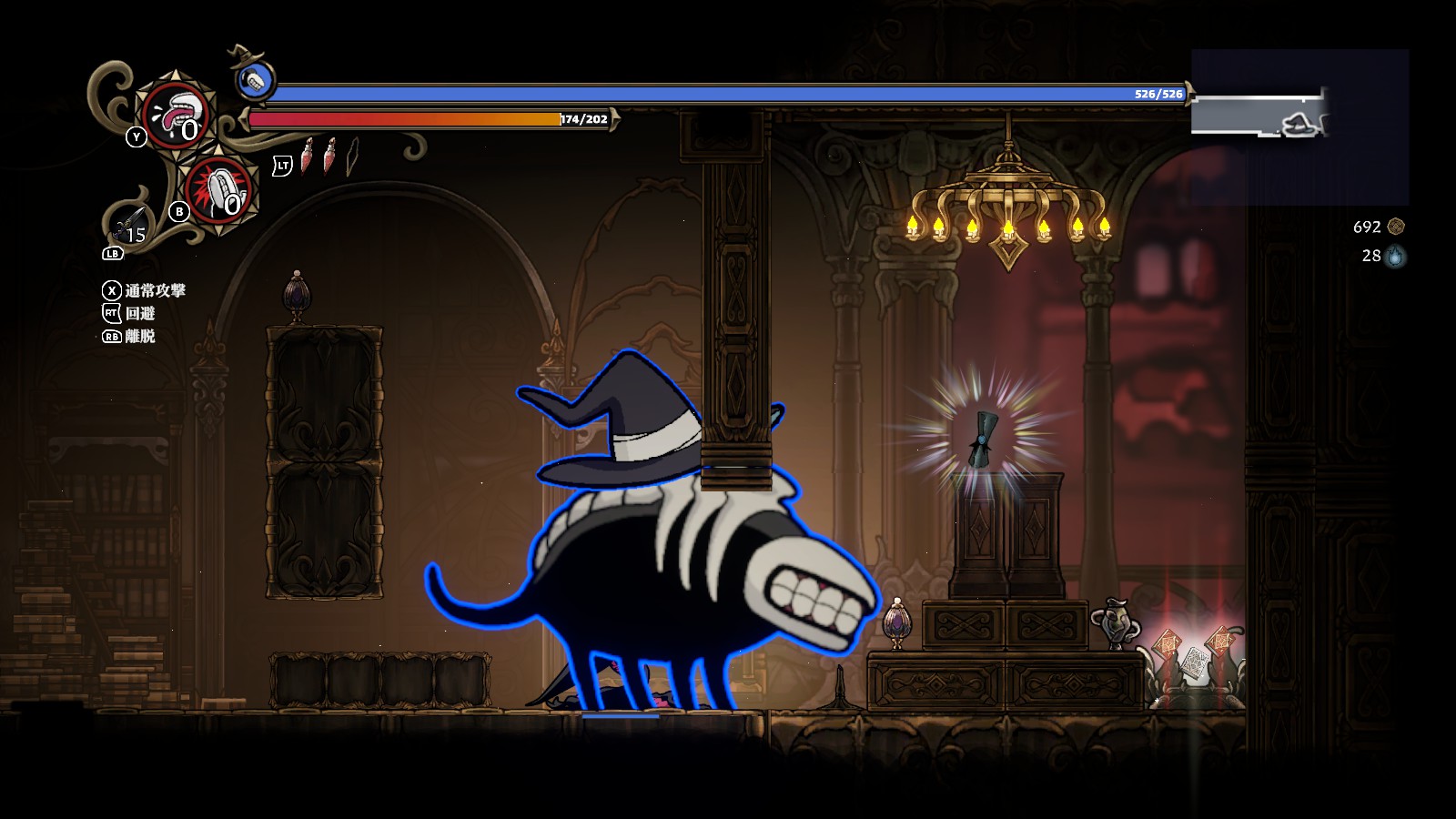Click the witch hat marker on the minimap
Image resolution: width=1456 pixels, height=819 pixels.
click(1301, 124)
